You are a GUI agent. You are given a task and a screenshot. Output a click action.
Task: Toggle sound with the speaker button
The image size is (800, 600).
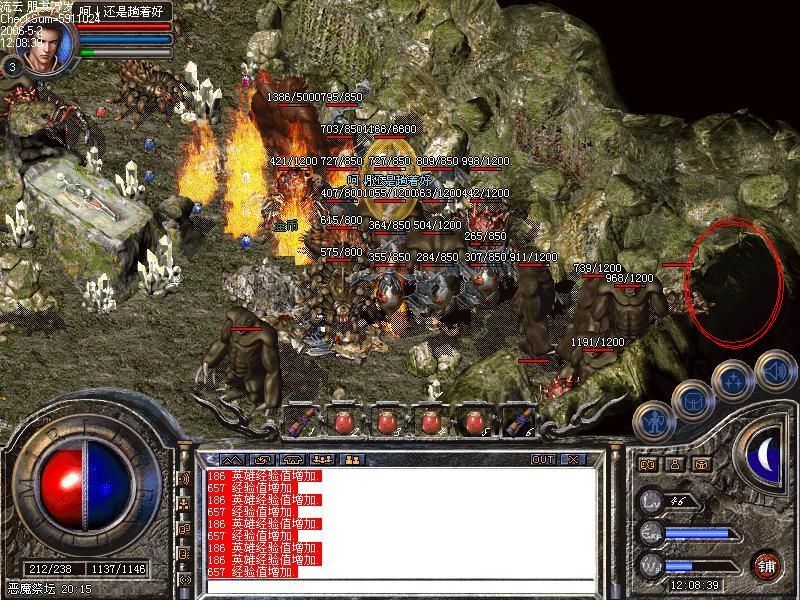click(x=772, y=372)
